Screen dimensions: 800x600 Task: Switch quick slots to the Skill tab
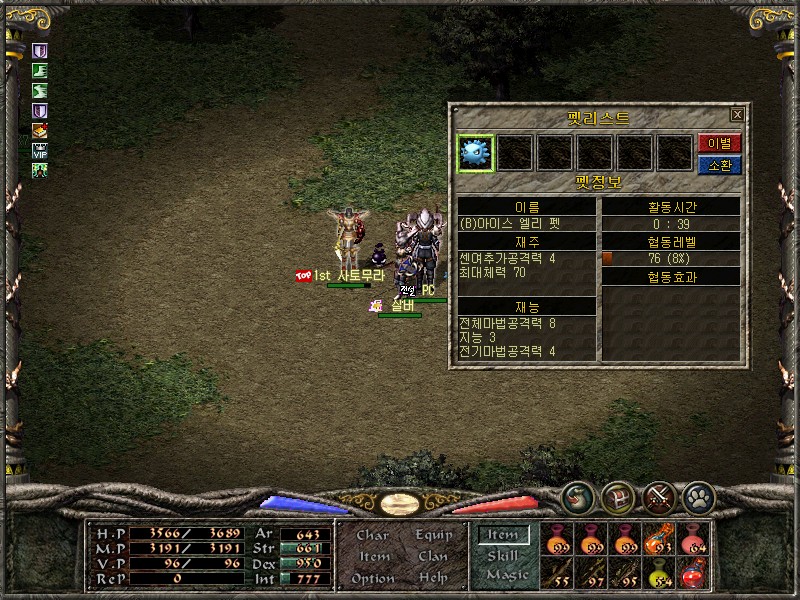[503, 556]
